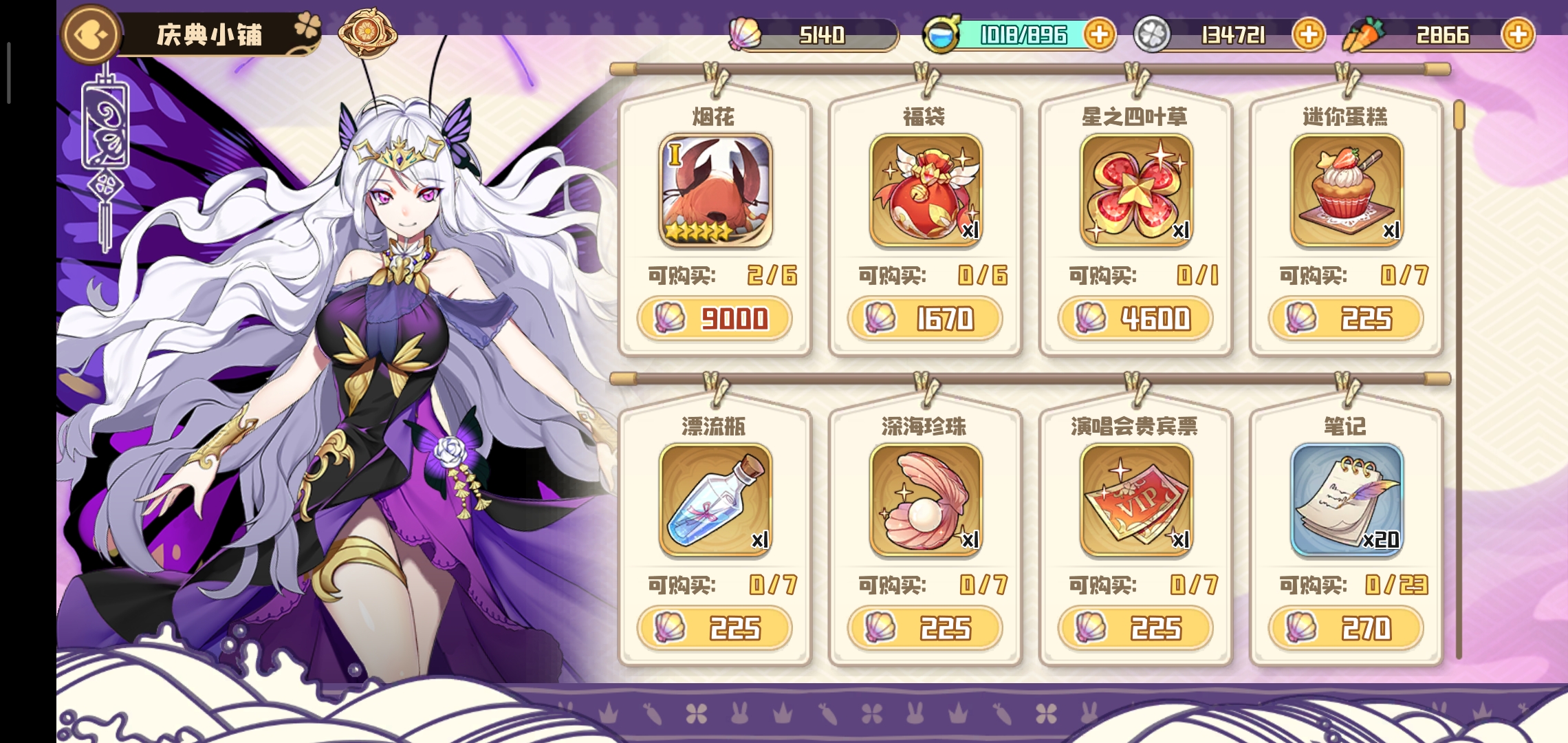1568x743 pixels.
Task: Add silver clover coins with the plus button
Action: tap(1308, 34)
